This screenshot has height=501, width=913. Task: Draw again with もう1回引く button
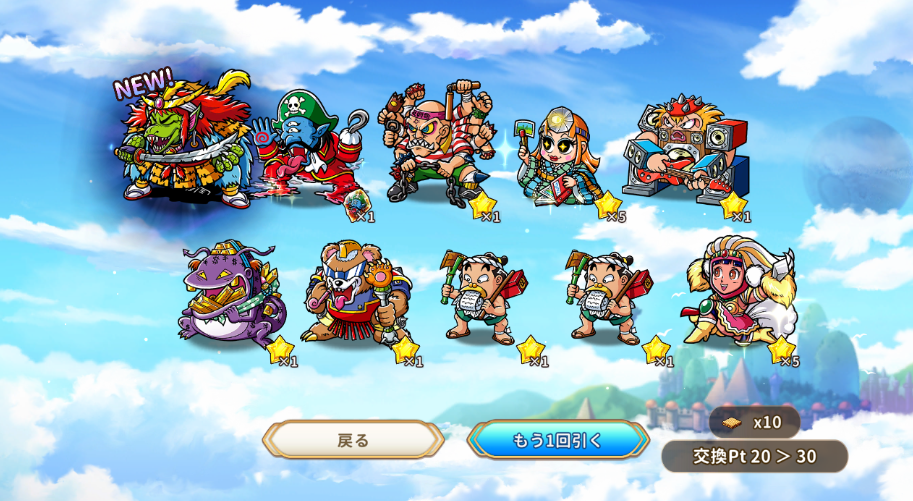pos(557,440)
